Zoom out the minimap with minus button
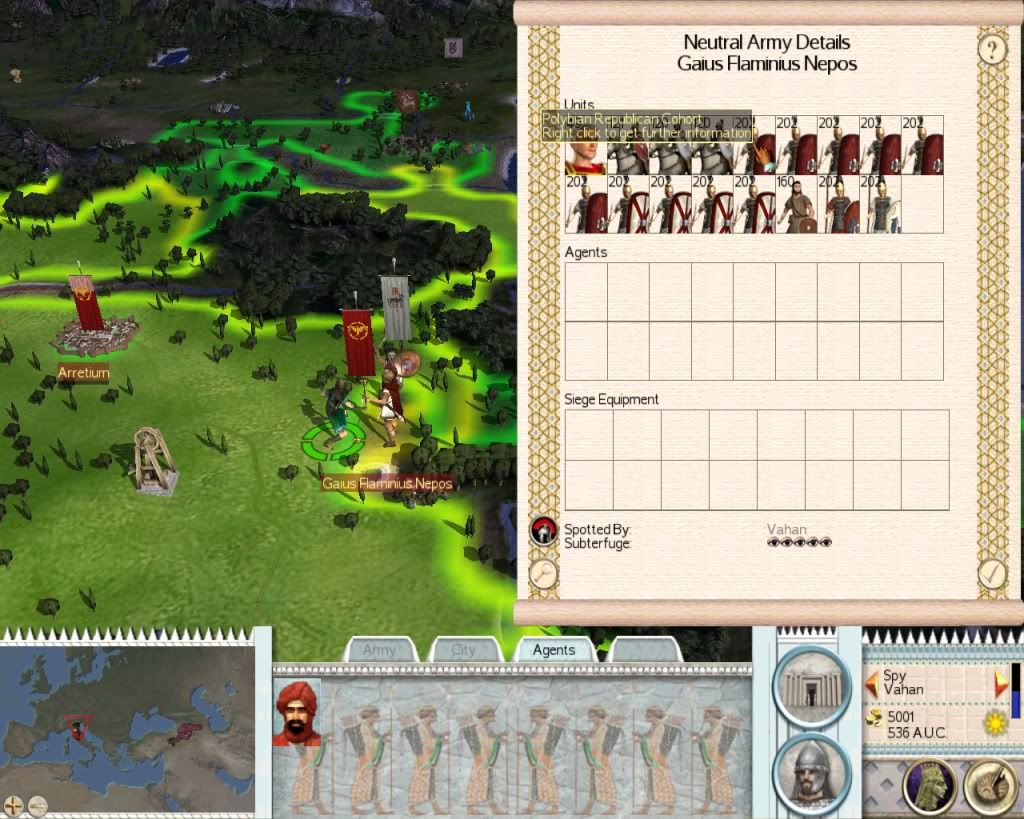Image resolution: width=1024 pixels, height=819 pixels. click(37, 803)
